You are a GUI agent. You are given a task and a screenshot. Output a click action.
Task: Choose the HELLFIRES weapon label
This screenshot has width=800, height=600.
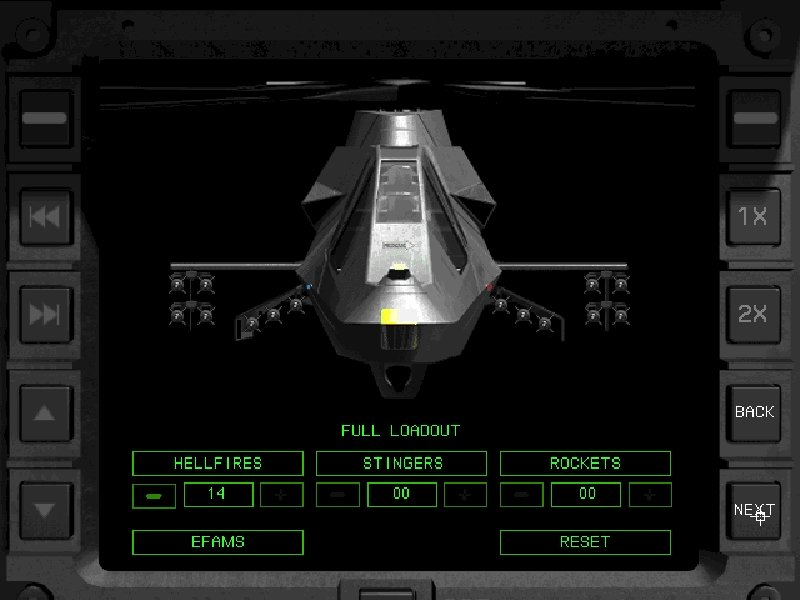coord(217,463)
